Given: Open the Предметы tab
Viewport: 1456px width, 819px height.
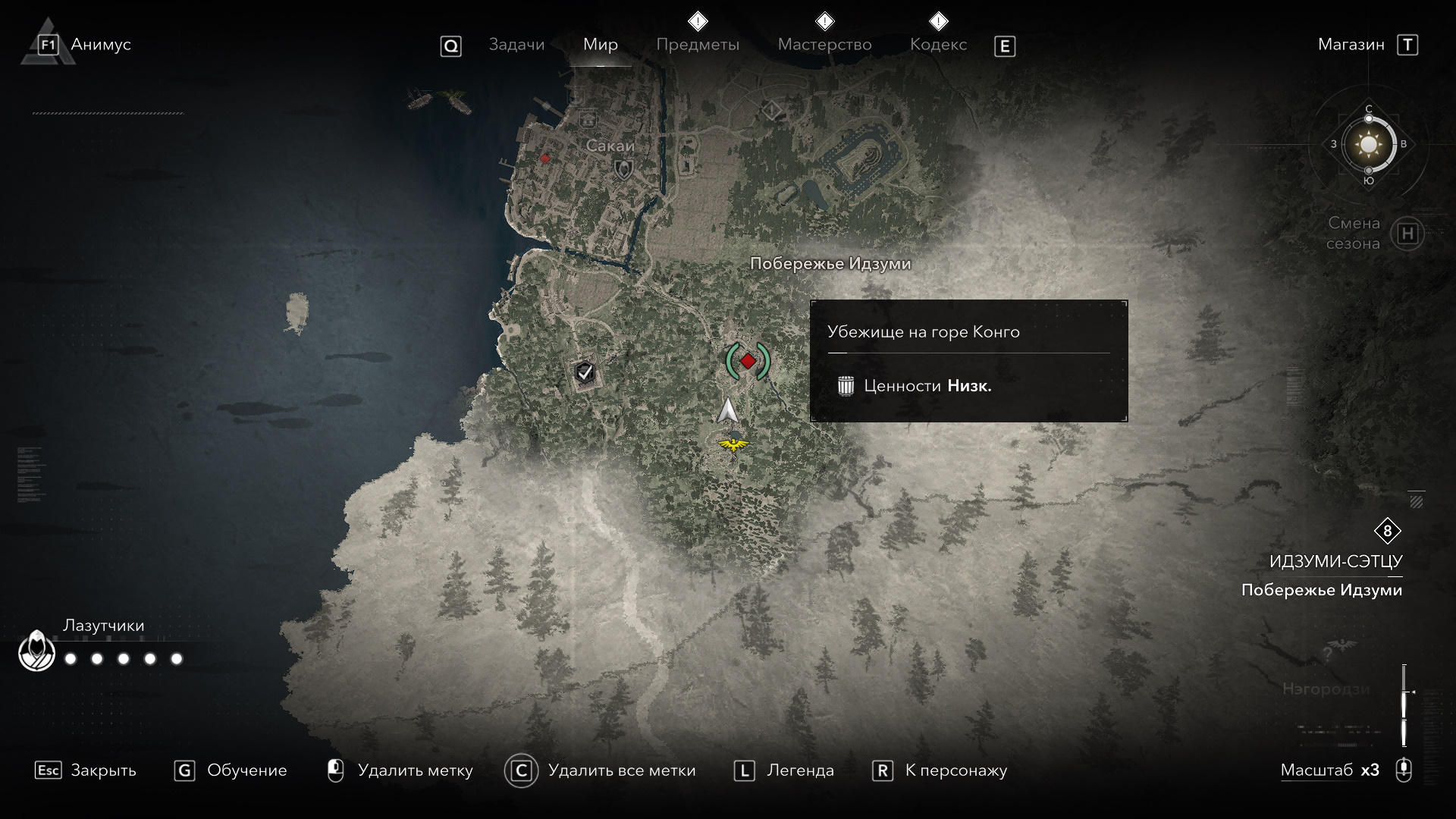Looking at the screenshot, I should click(x=697, y=45).
